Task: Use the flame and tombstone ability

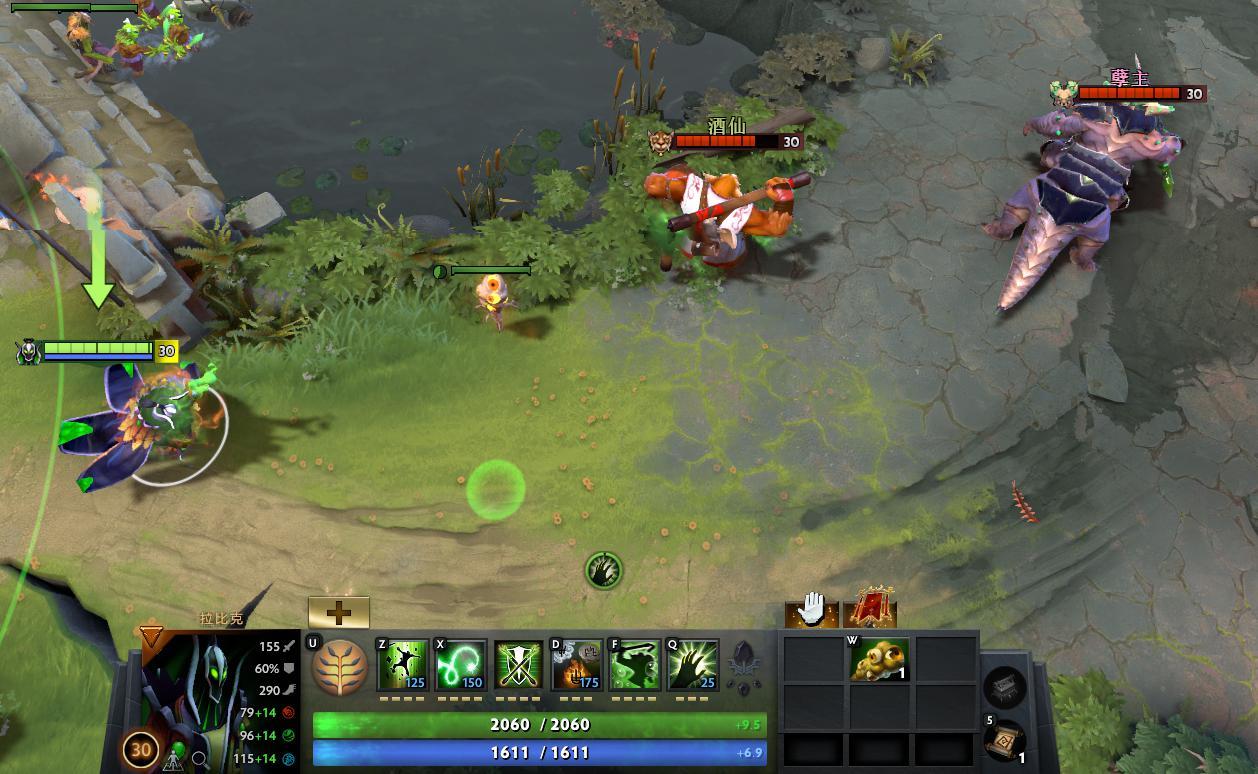Action: click(x=577, y=665)
